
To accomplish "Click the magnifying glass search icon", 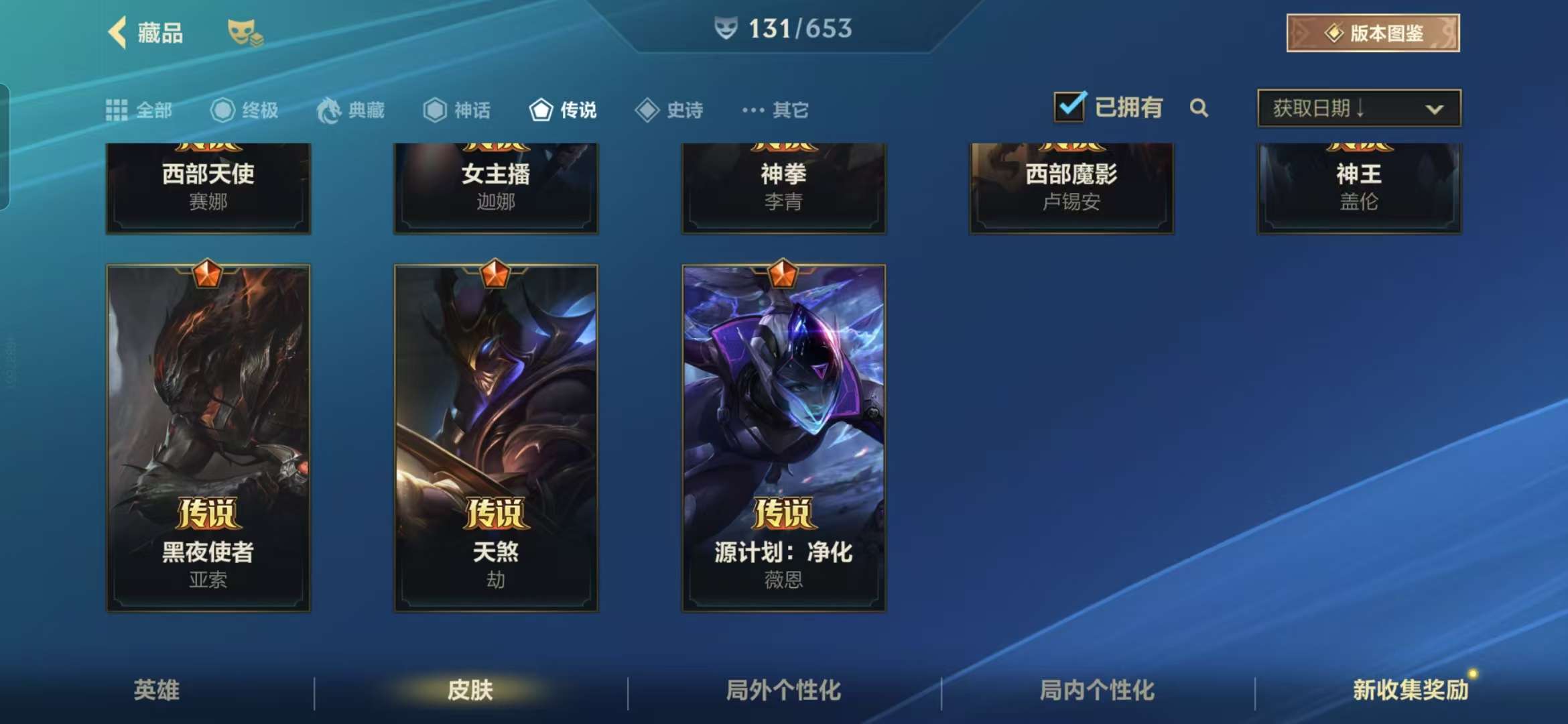I will (x=1199, y=108).
